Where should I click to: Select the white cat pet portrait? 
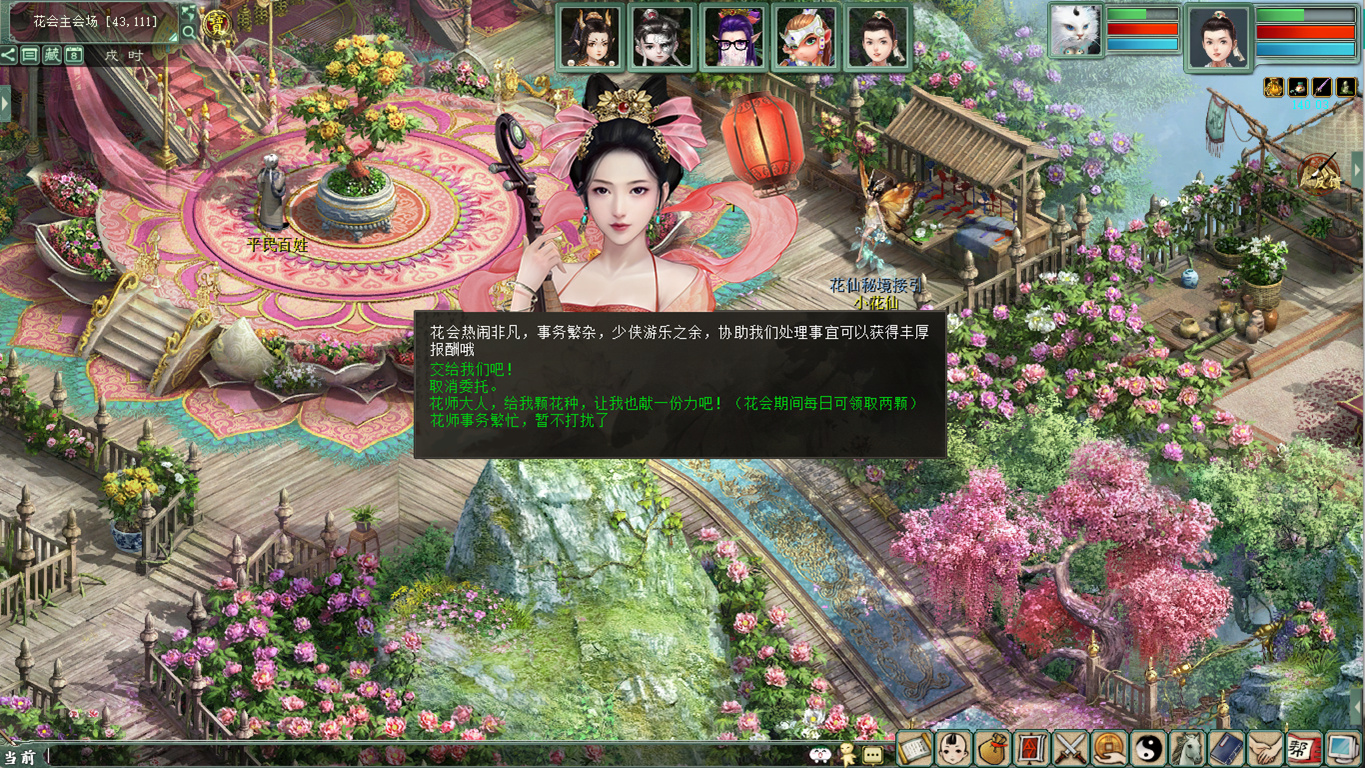pyautogui.click(x=1075, y=31)
